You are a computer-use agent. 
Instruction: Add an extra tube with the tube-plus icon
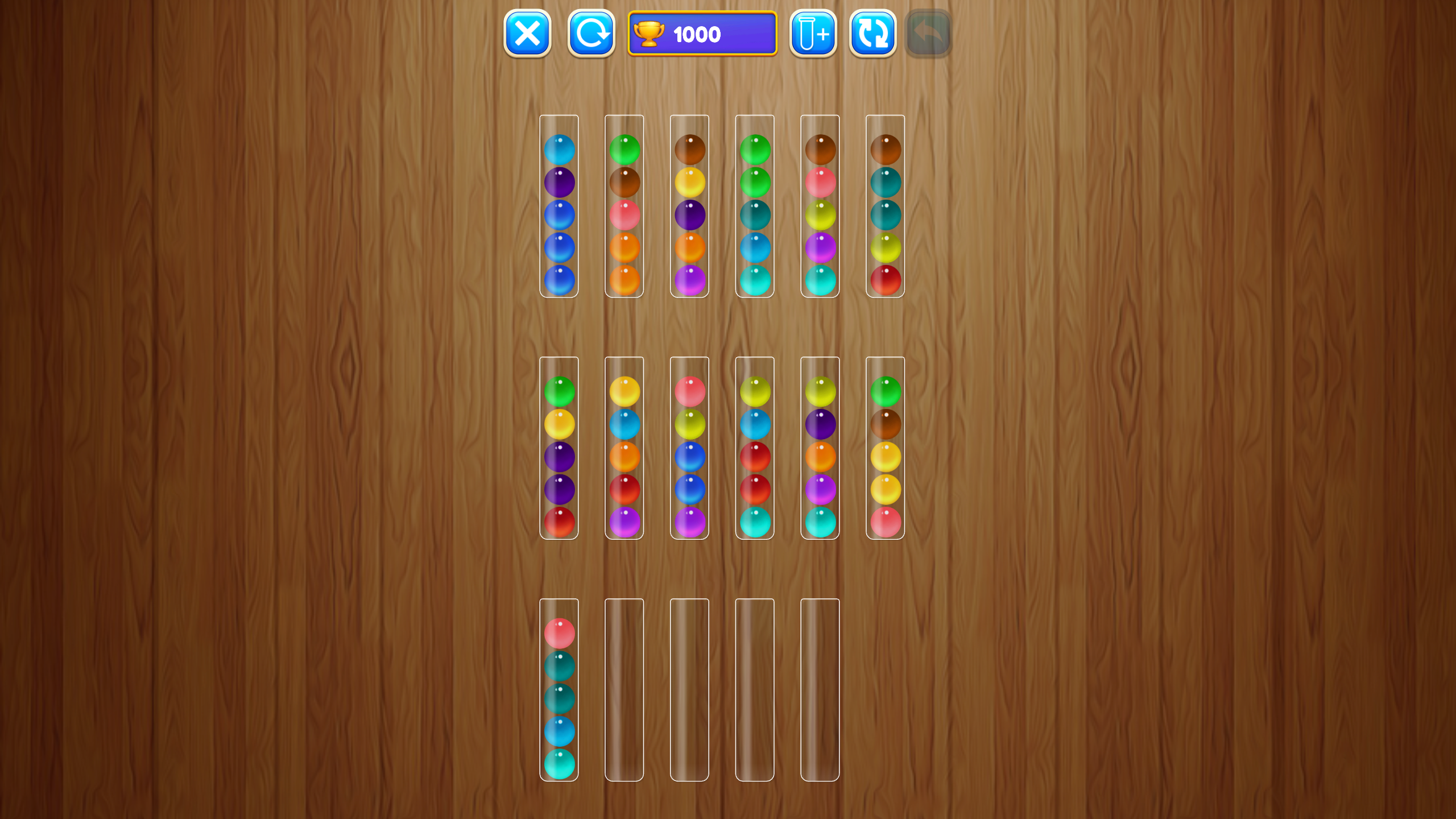coord(813,34)
